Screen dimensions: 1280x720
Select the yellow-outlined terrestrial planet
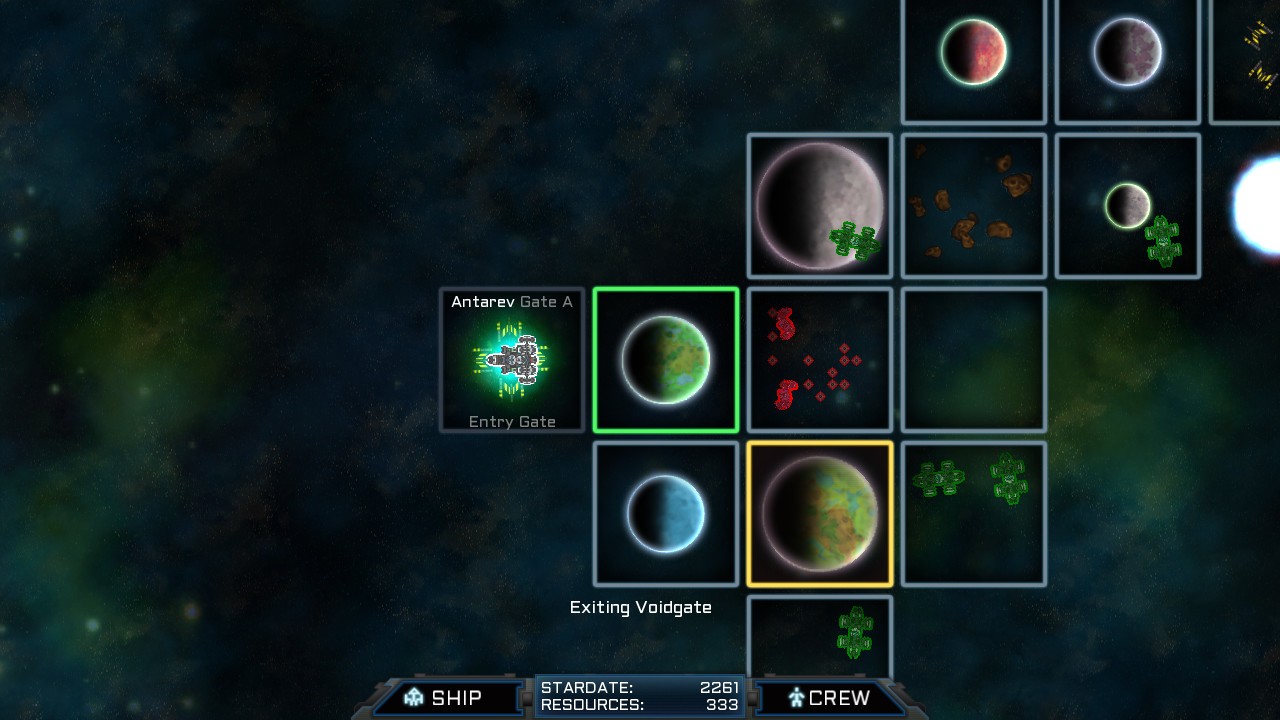[820, 512]
